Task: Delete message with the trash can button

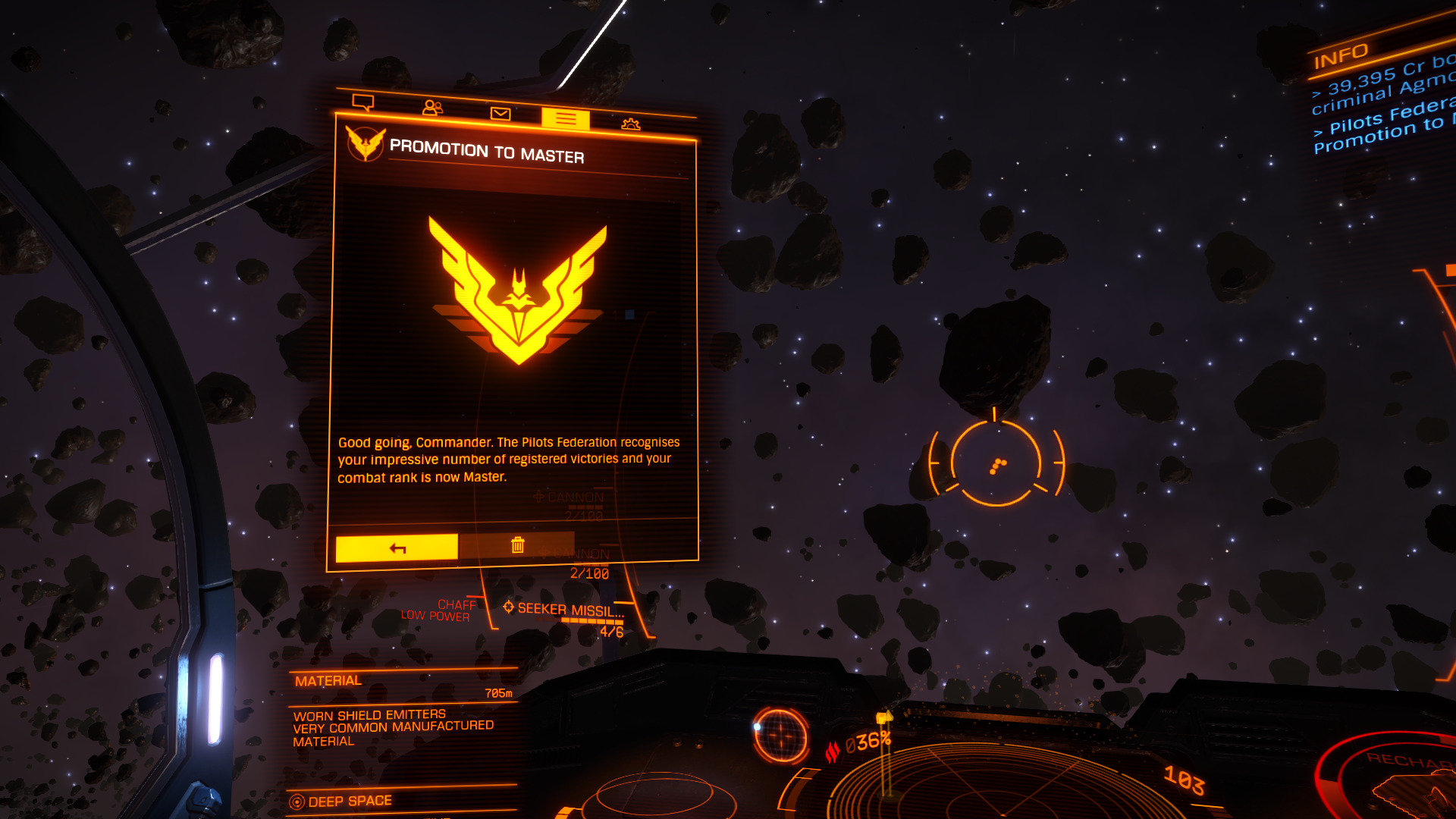Action: tap(517, 544)
